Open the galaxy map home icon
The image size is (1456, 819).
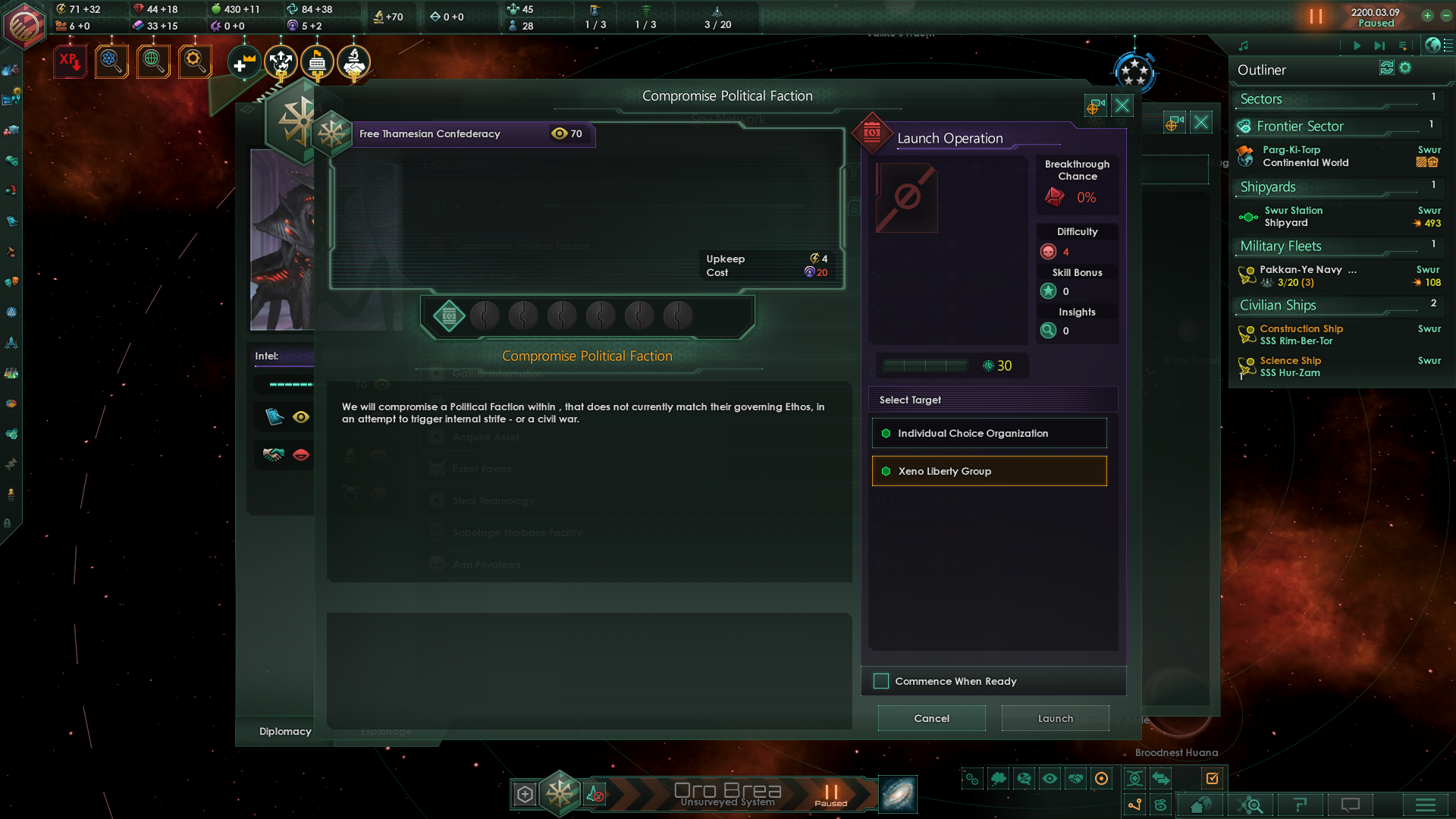pos(1202,805)
